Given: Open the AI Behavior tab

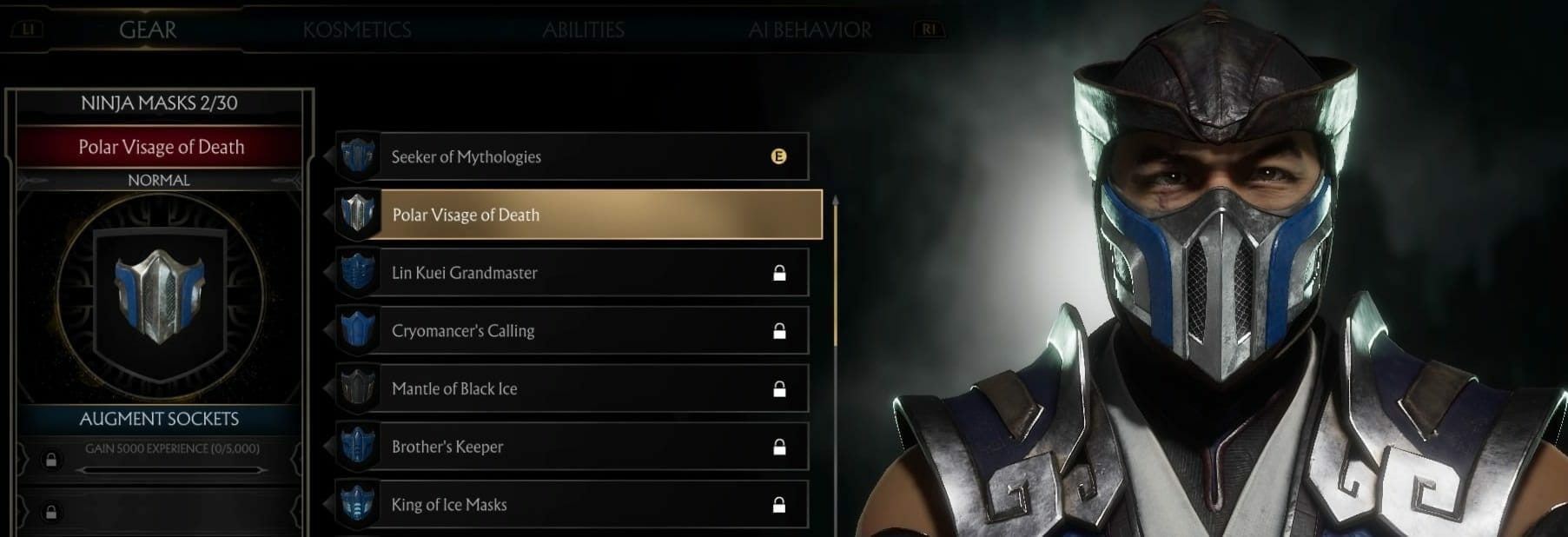Looking at the screenshot, I should pos(810,30).
